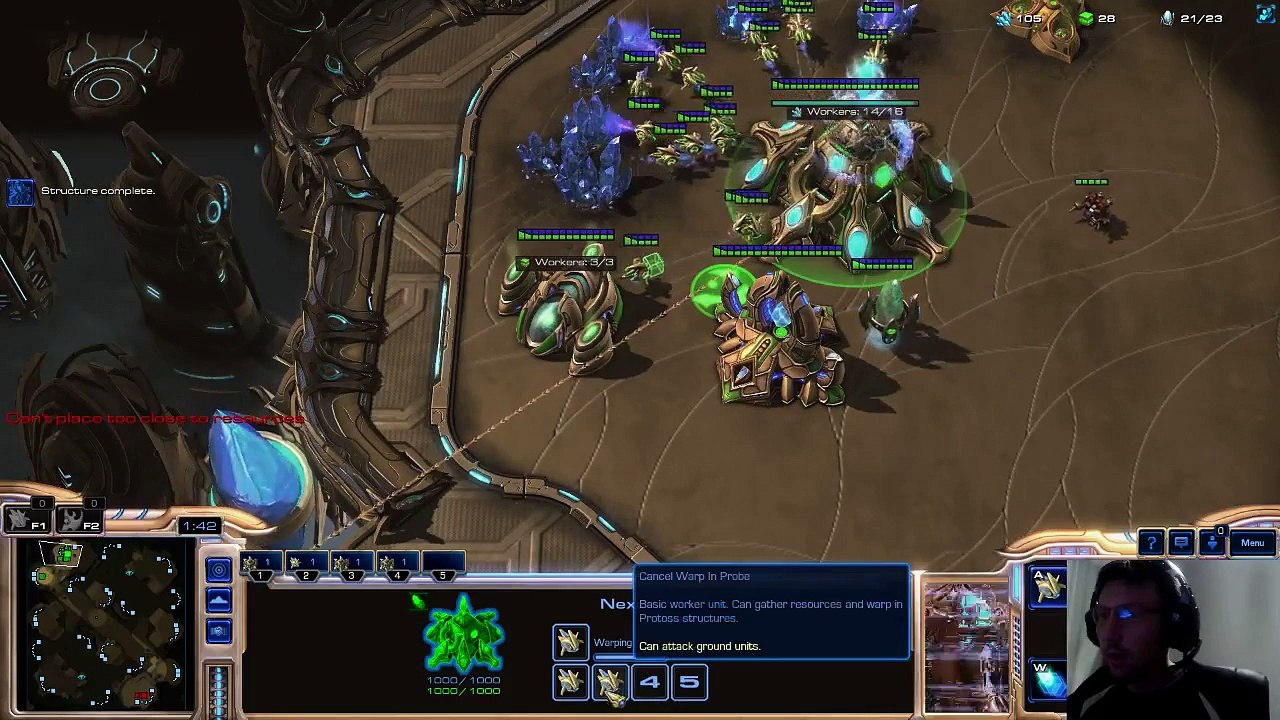
Task: Cancel the third queued Probe
Action: [609, 682]
